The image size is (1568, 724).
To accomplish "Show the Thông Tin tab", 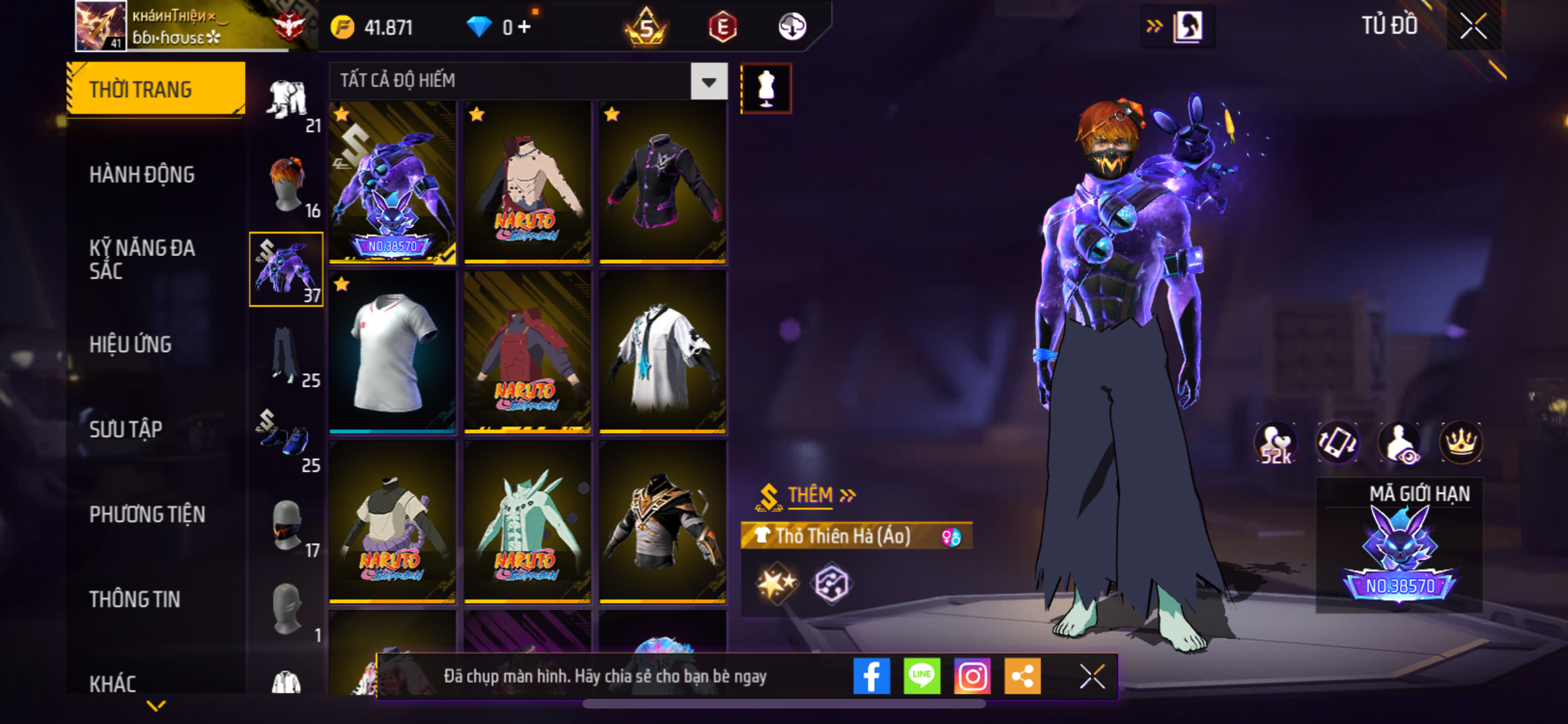I will tap(135, 599).
